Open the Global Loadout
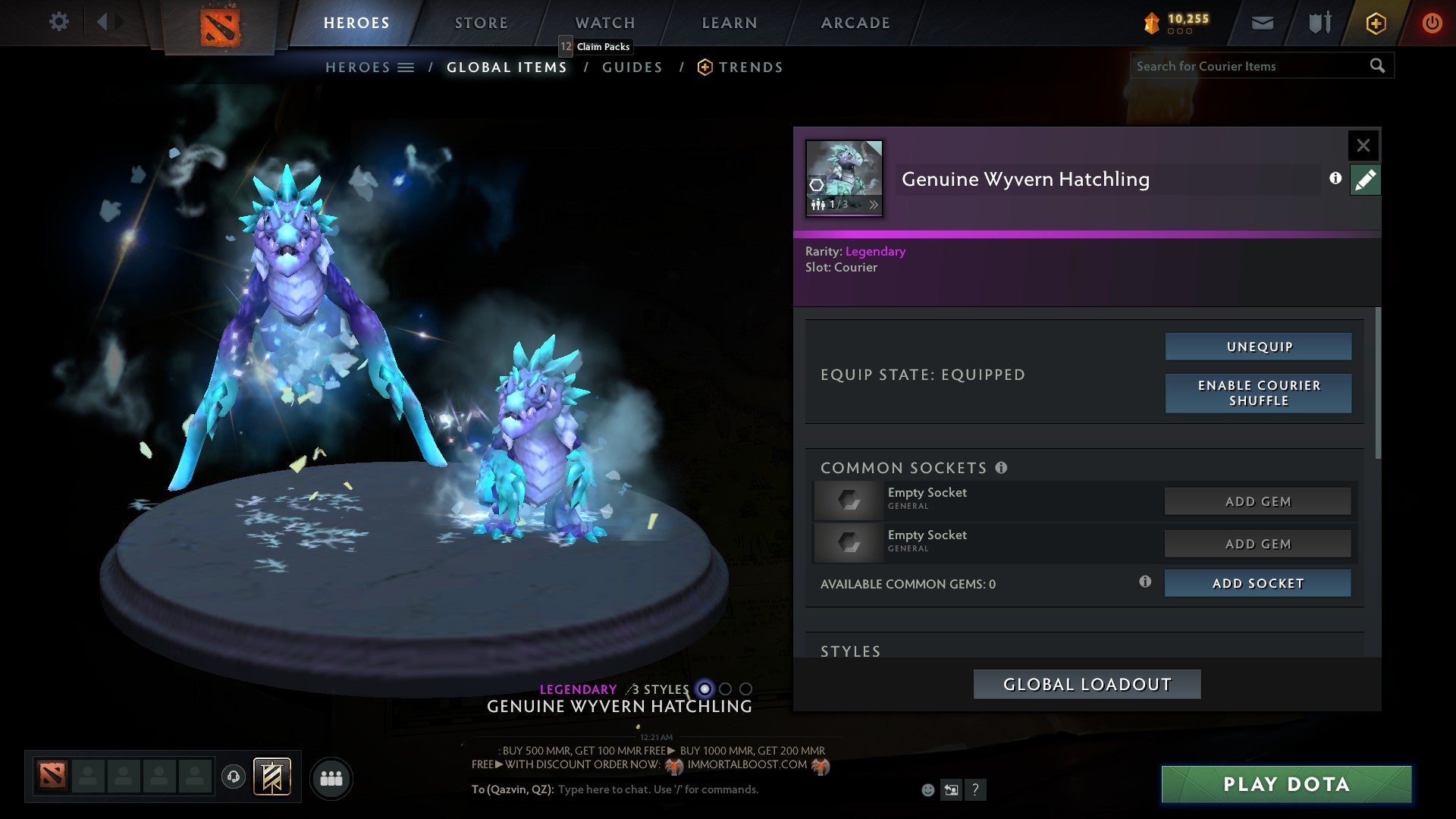The width and height of the screenshot is (1456, 819). (x=1087, y=683)
